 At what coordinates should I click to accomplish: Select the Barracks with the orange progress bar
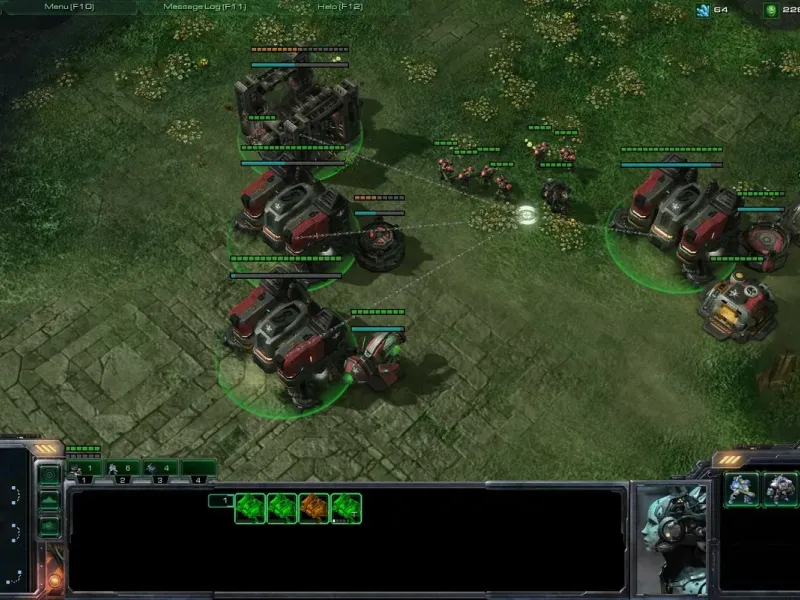click(298, 105)
